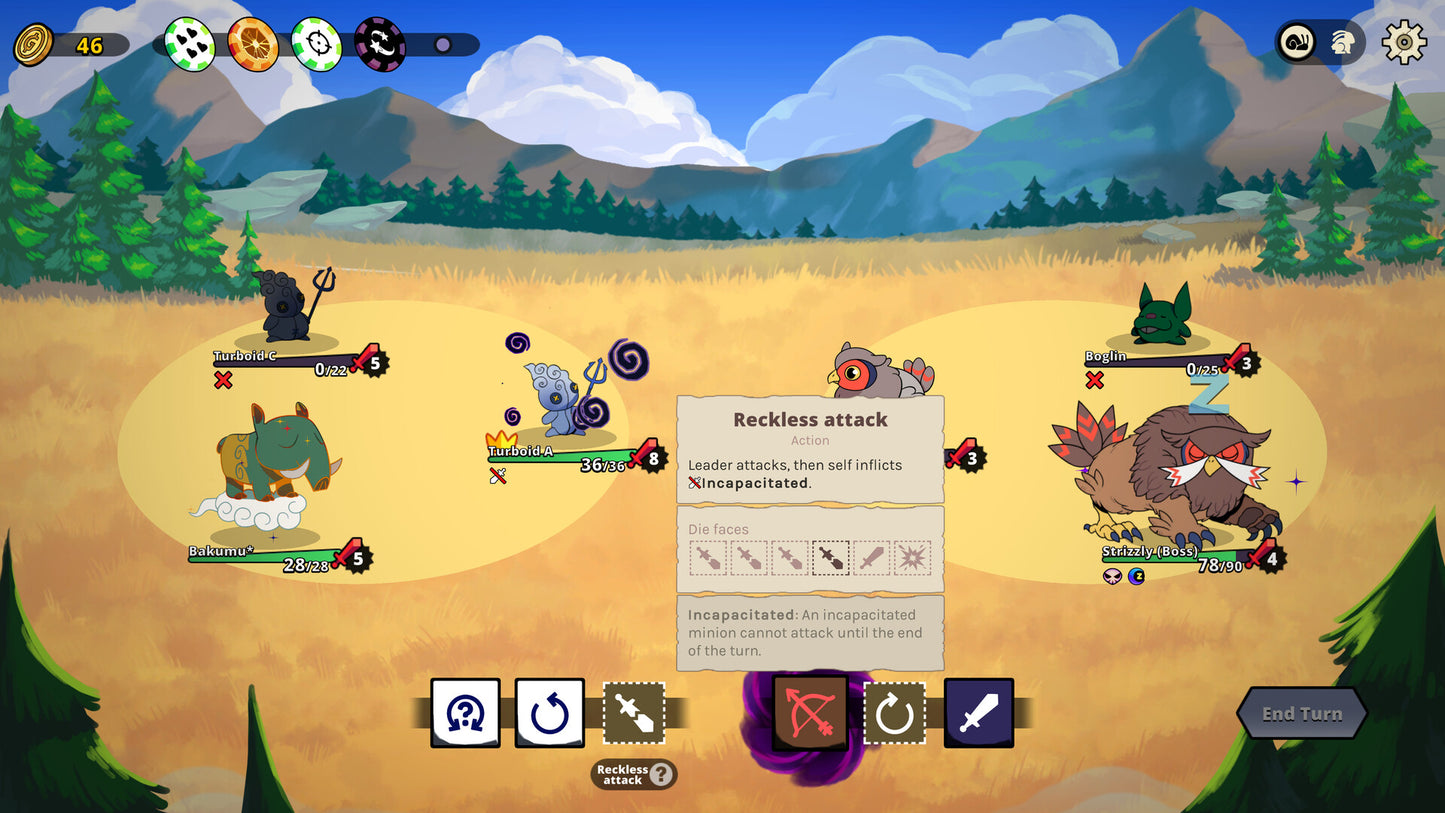
Task: Select the hearts die chip in the top bar
Action: click(188, 43)
